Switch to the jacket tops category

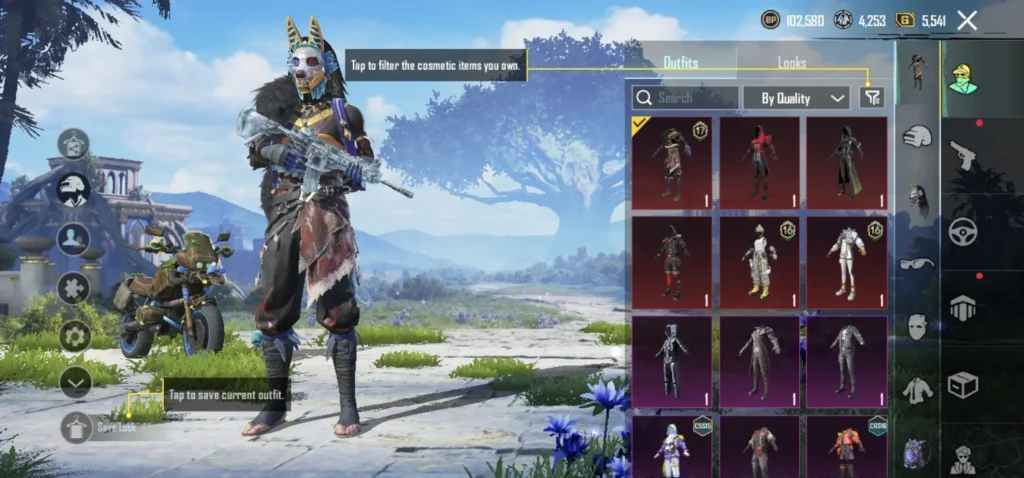pos(917,390)
